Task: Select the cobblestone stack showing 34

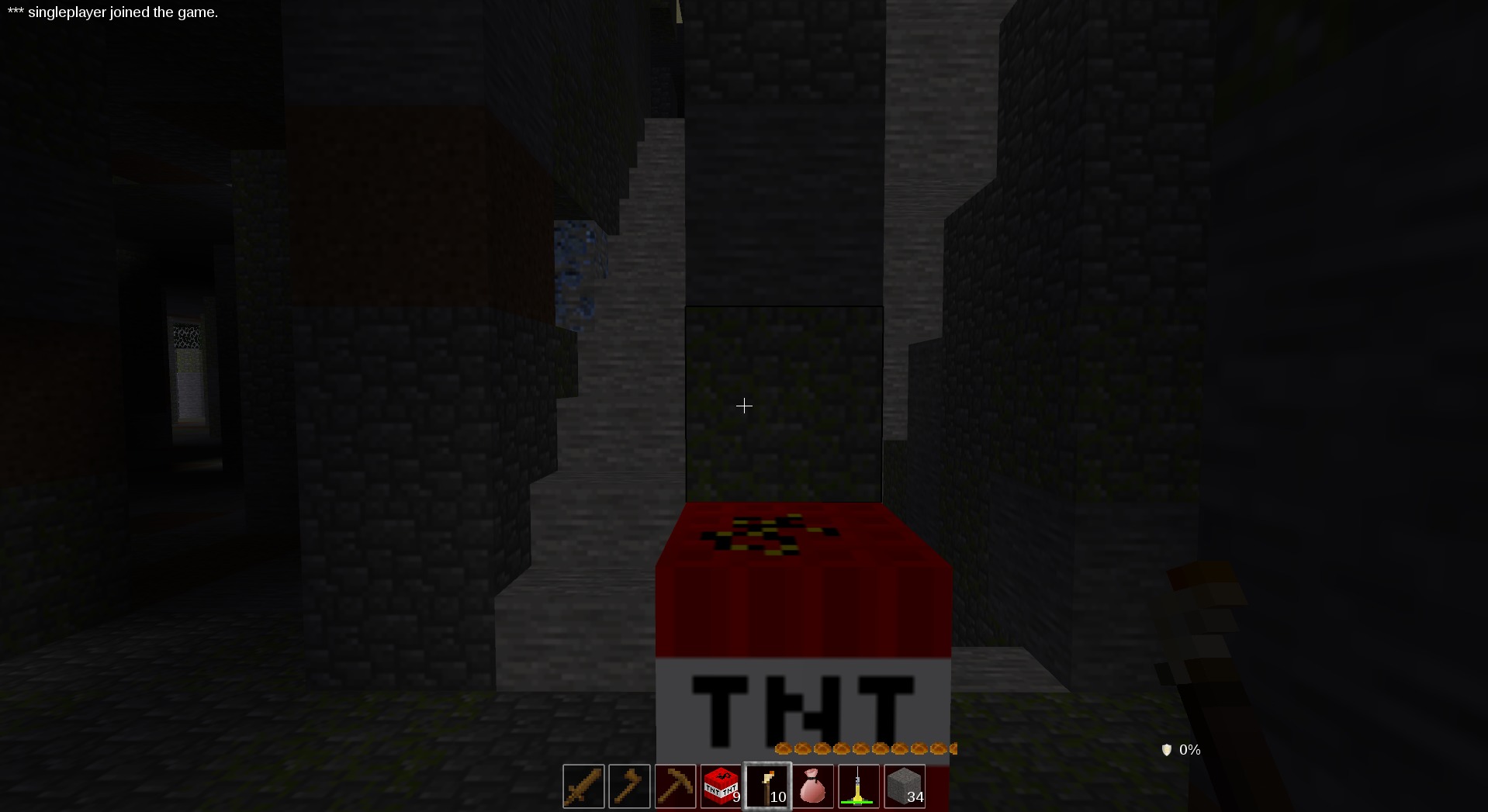Action: click(905, 786)
